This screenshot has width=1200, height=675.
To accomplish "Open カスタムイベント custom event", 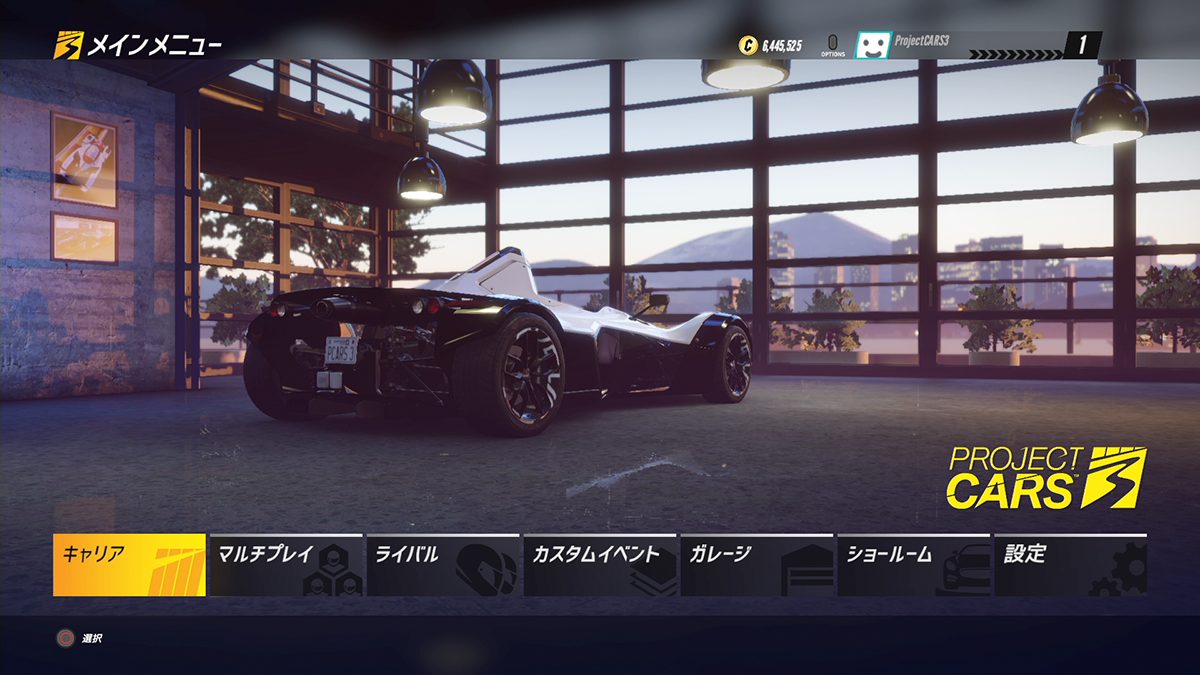I will tap(600, 565).
